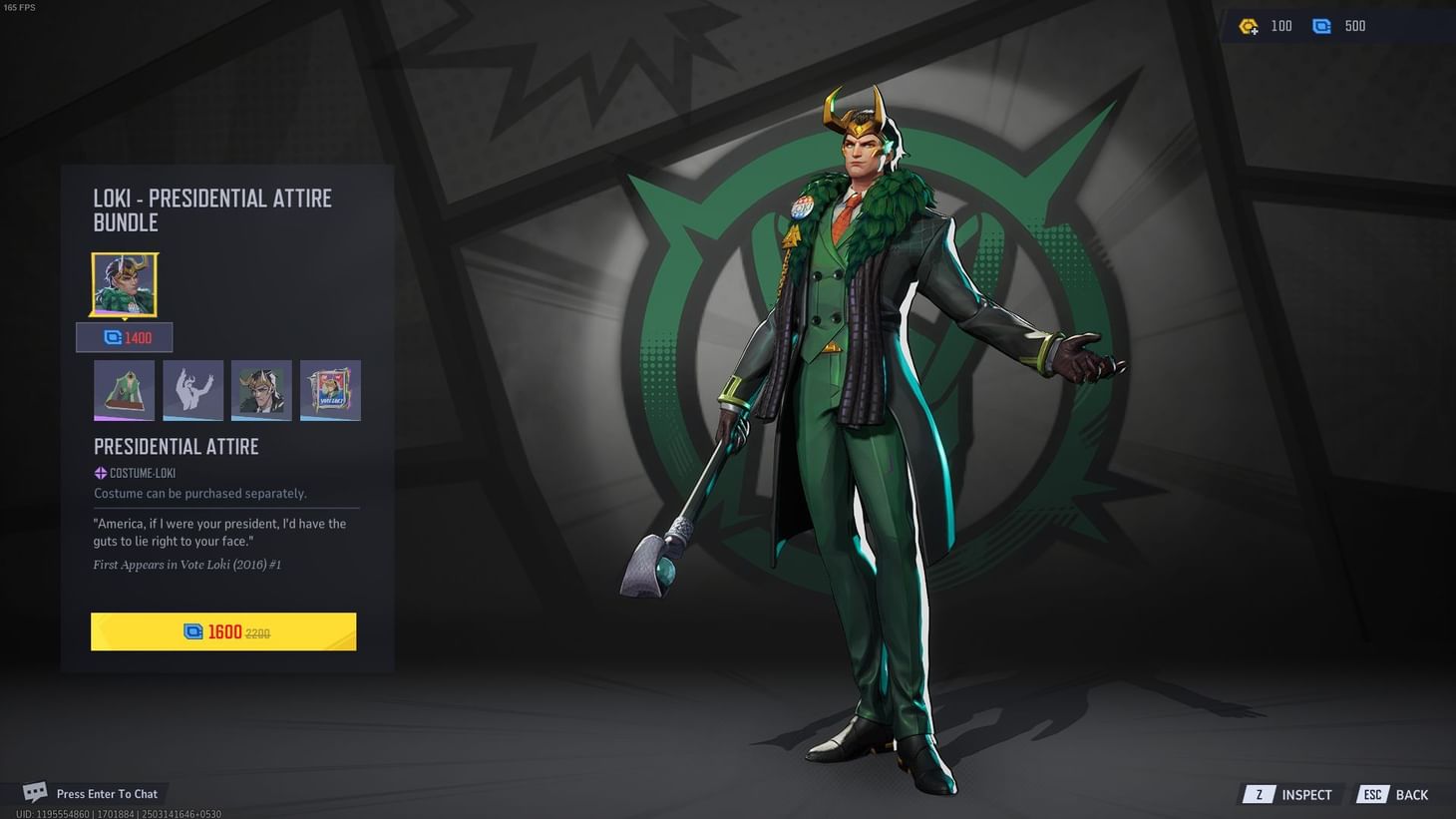The image size is (1456, 819).
Task: Select the Vote Loki spray card item
Action: tap(330, 389)
